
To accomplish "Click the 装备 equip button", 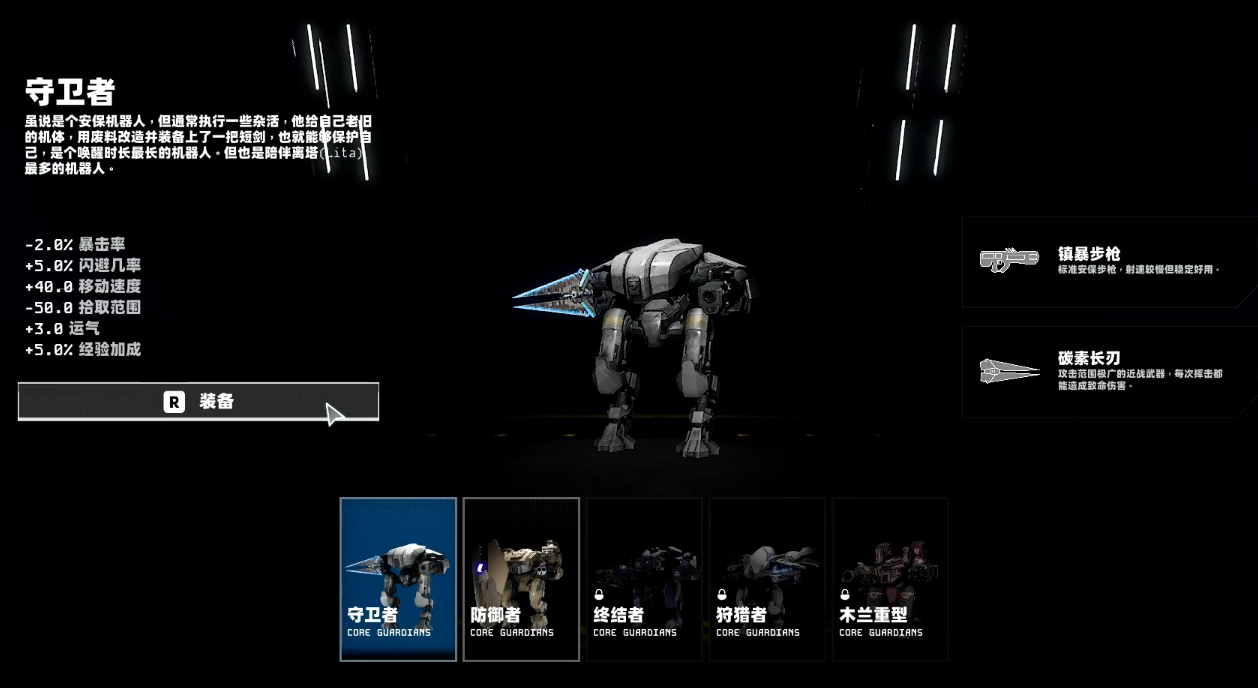I will point(198,402).
